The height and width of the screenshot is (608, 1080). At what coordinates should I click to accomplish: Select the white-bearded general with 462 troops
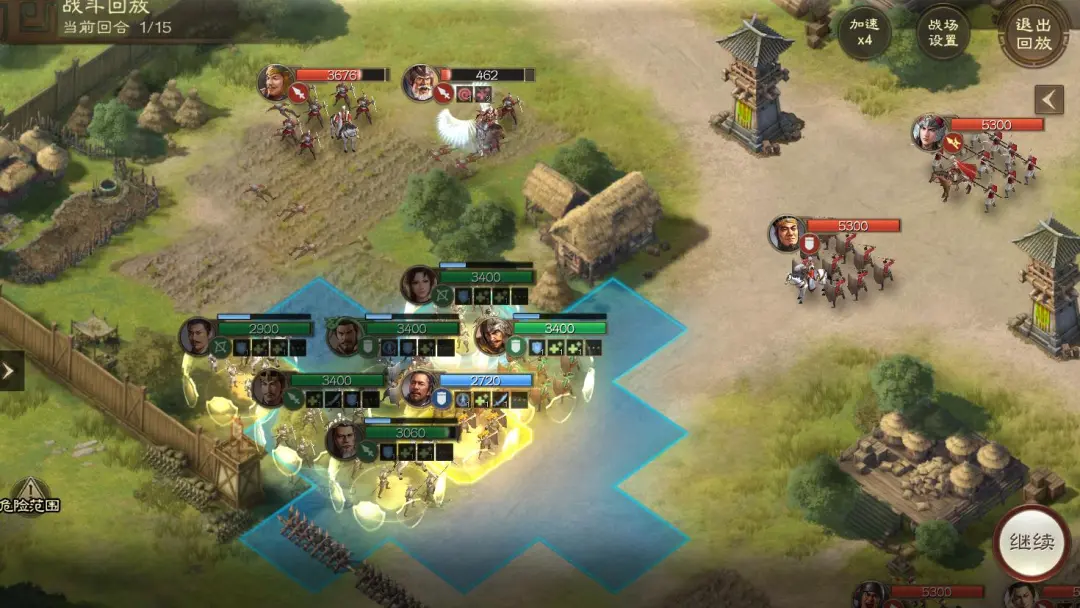[x=420, y=83]
